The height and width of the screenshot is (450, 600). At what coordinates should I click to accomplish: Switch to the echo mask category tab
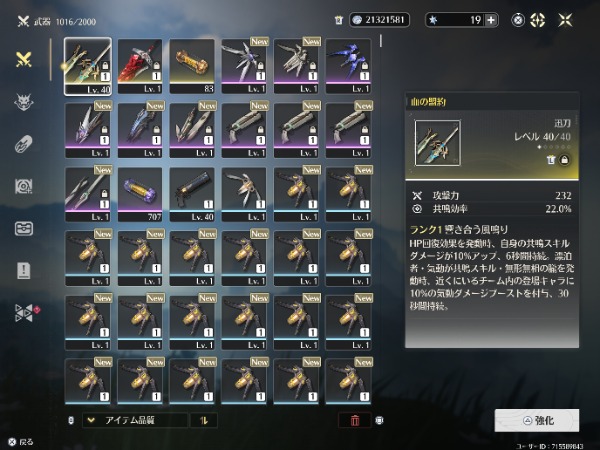[23, 102]
